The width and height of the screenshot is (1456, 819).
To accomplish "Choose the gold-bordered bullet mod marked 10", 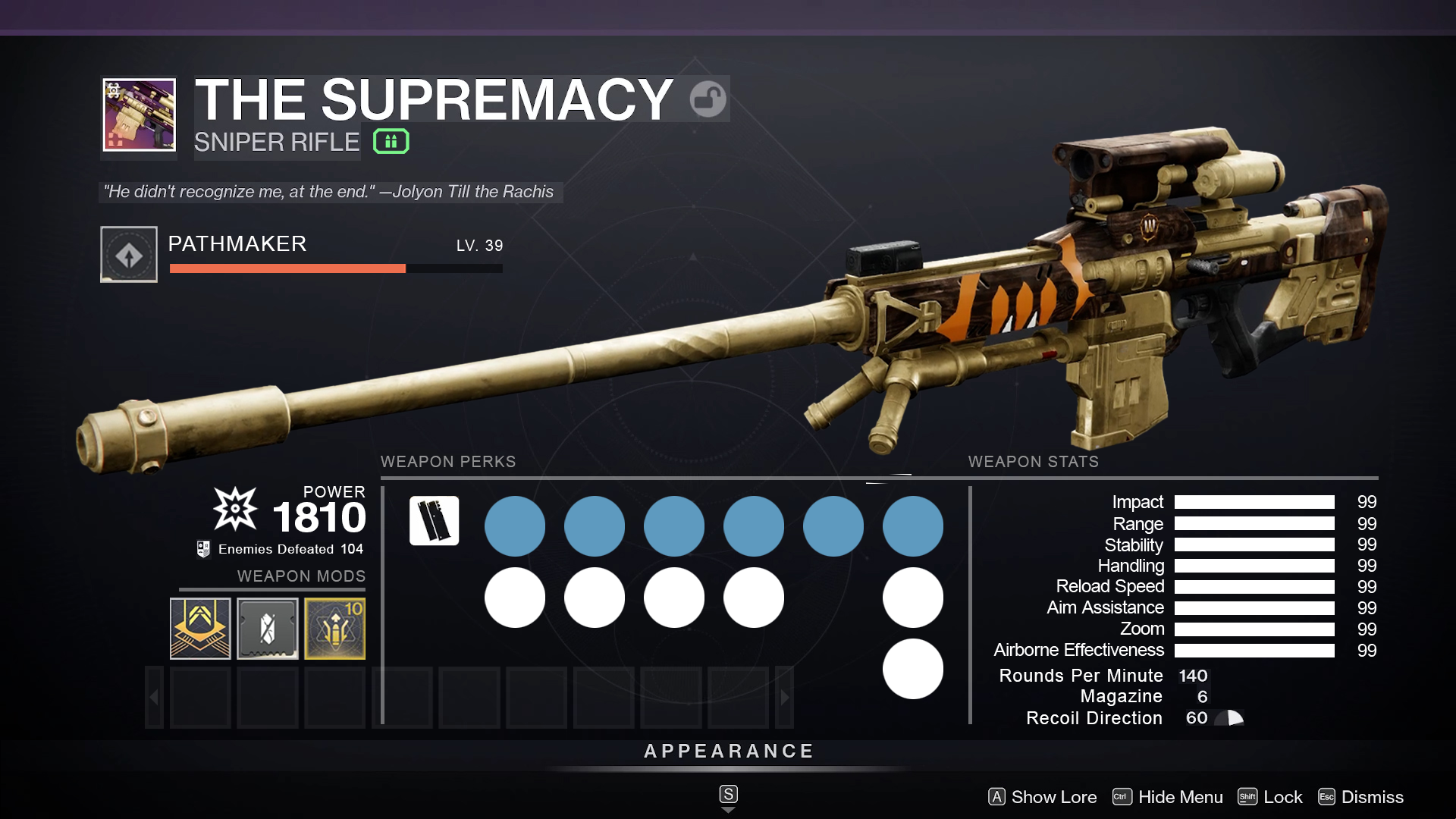I will [x=334, y=628].
